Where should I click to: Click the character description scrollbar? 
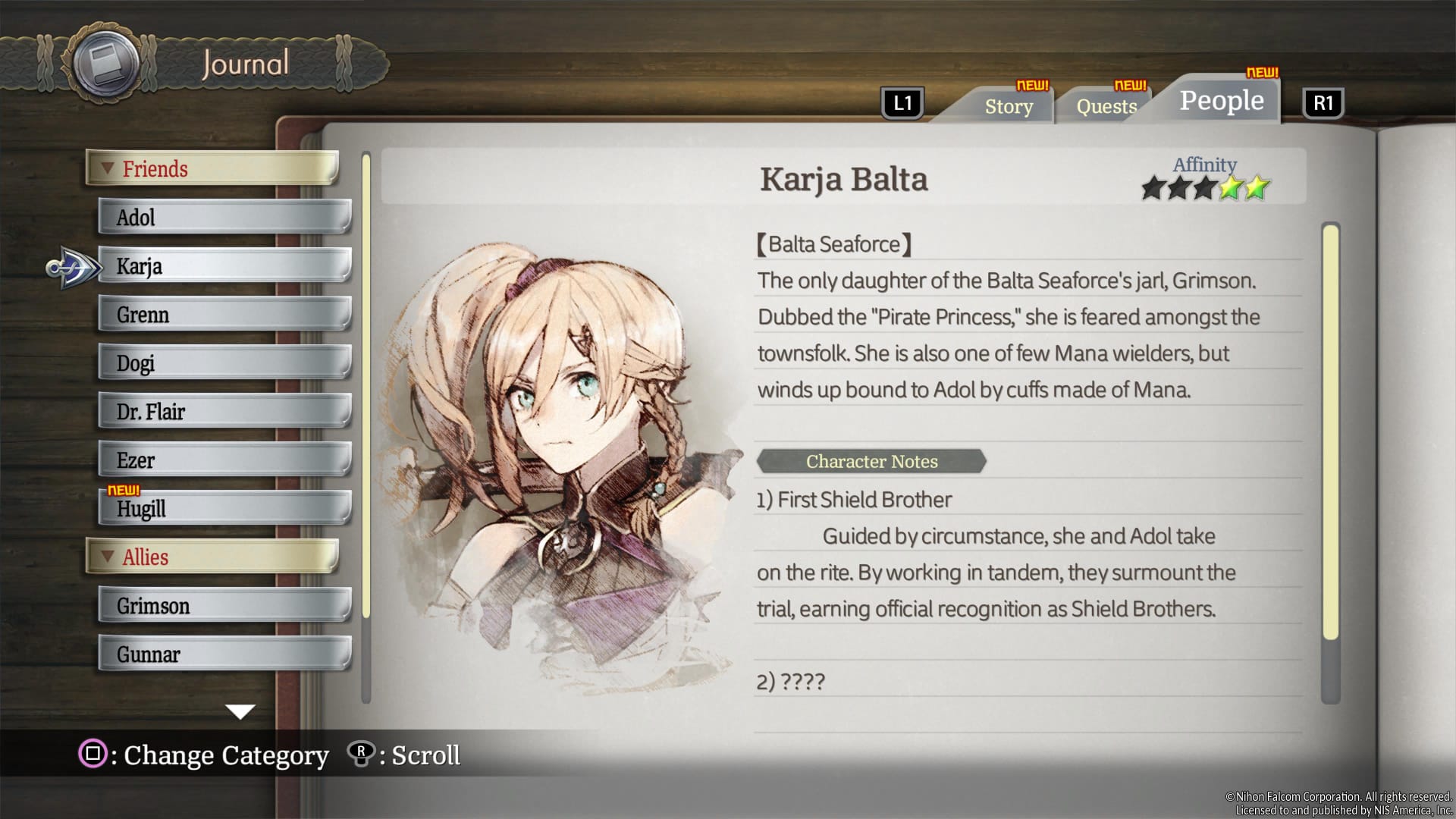pyautogui.click(x=1330, y=432)
